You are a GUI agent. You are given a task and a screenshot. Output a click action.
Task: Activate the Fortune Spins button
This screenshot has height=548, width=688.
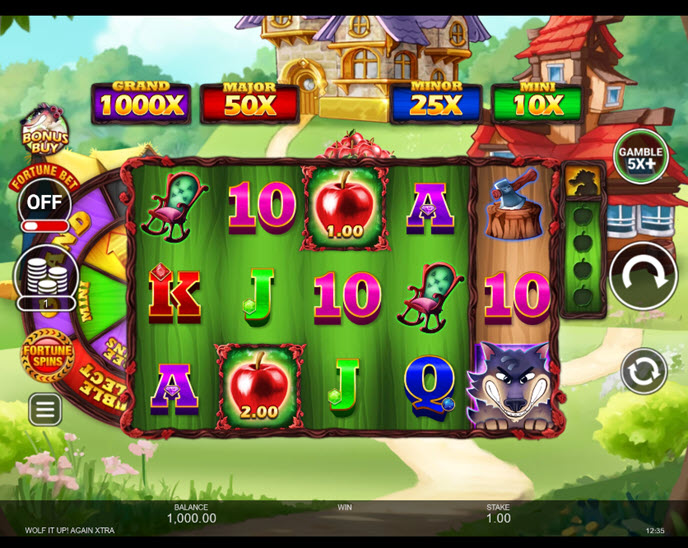tap(47, 355)
